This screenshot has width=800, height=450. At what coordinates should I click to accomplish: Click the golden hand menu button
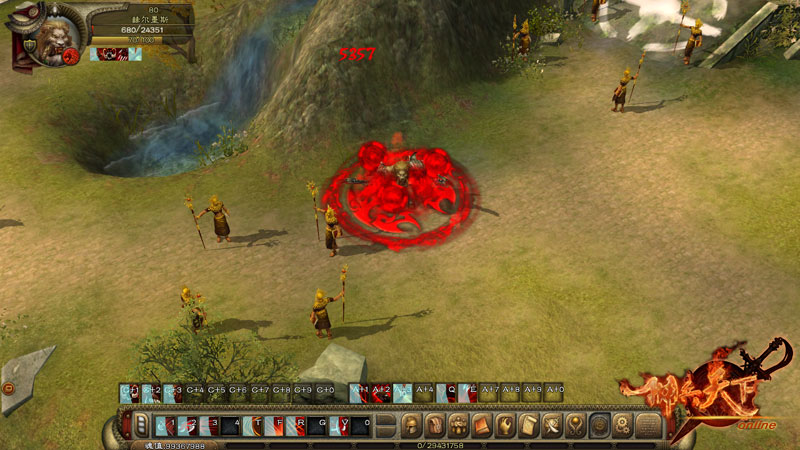(505, 425)
